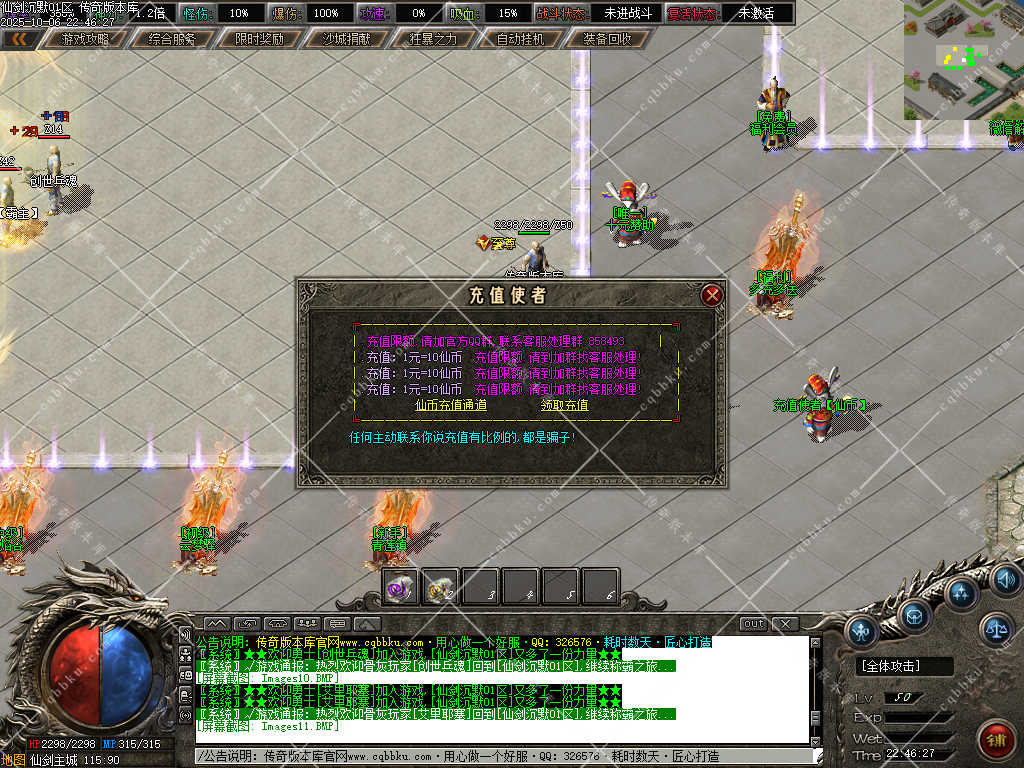Screen dimensions: 1024x768
Task: Select the purple item in hotbar slot one
Action: 402,588
